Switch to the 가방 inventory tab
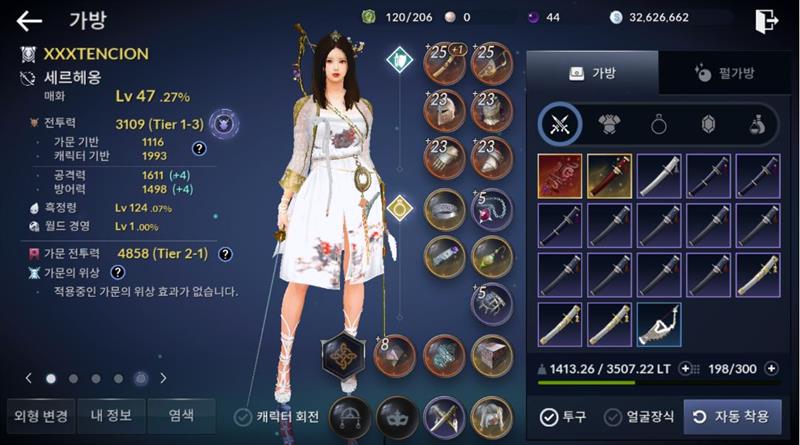The height and width of the screenshot is (445, 800). point(592,73)
